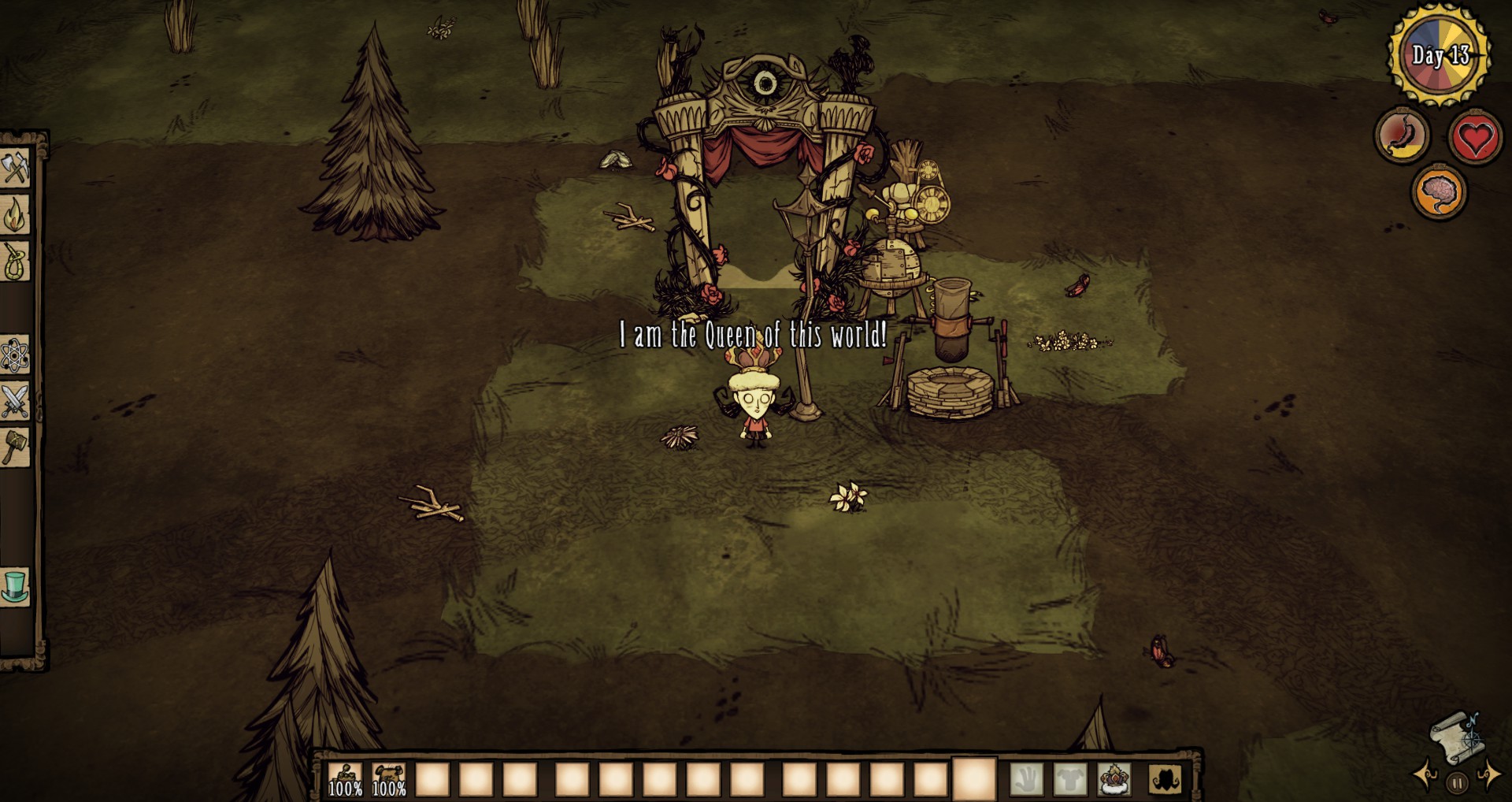Rotate the camera left

(1426, 774)
